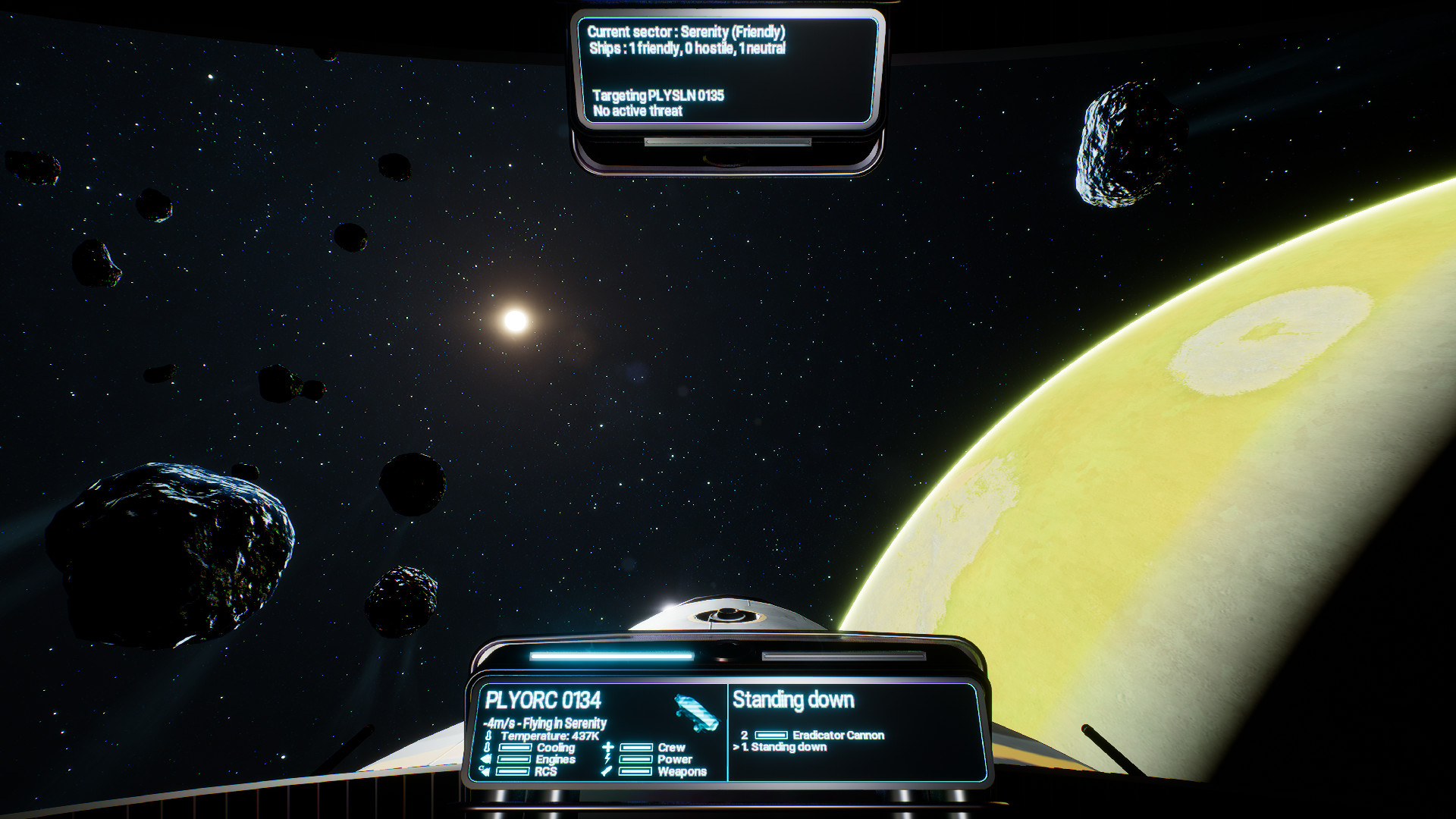Click the Flying in Serenity status label

click(545, 722)
